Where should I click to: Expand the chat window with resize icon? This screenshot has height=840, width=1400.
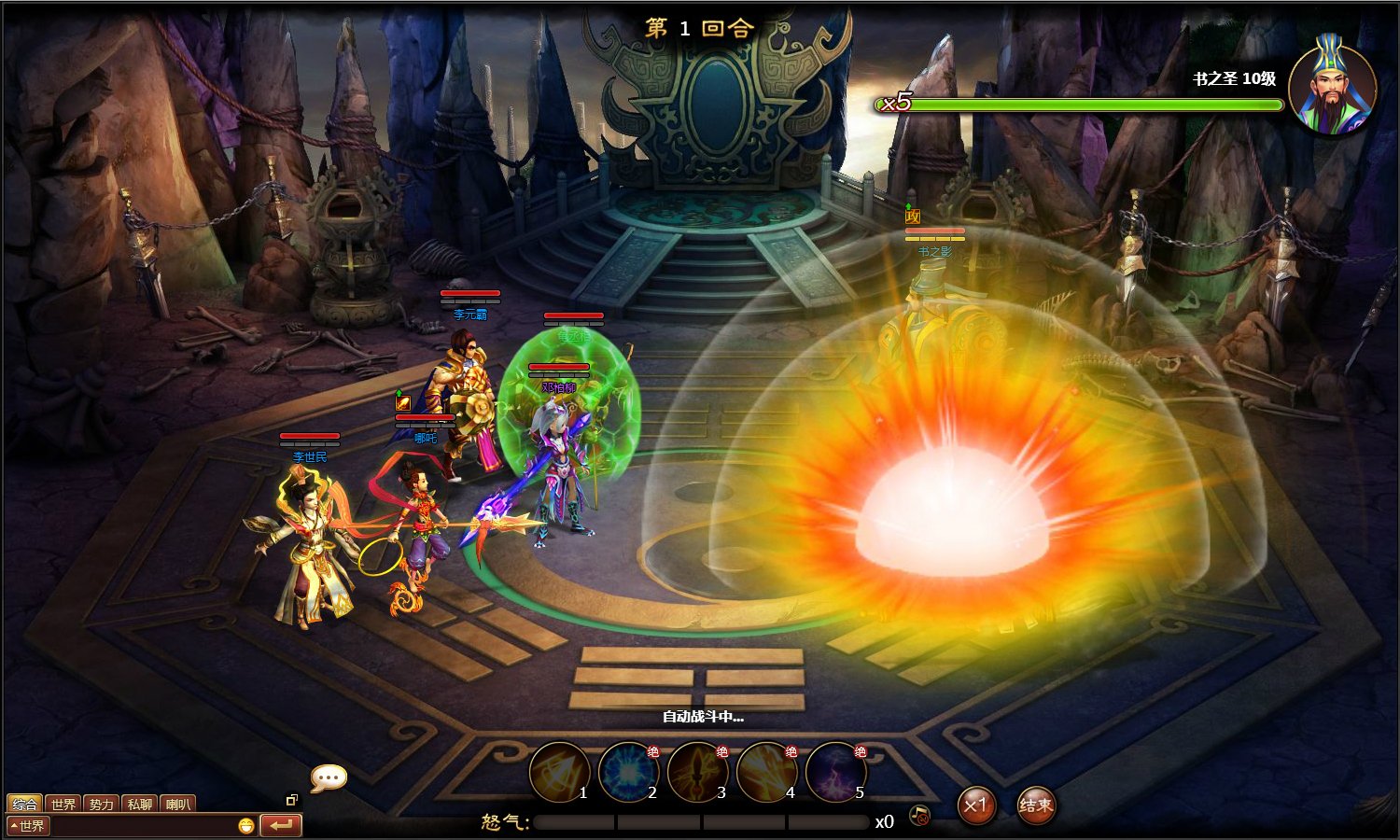click(x=291, y=800)
